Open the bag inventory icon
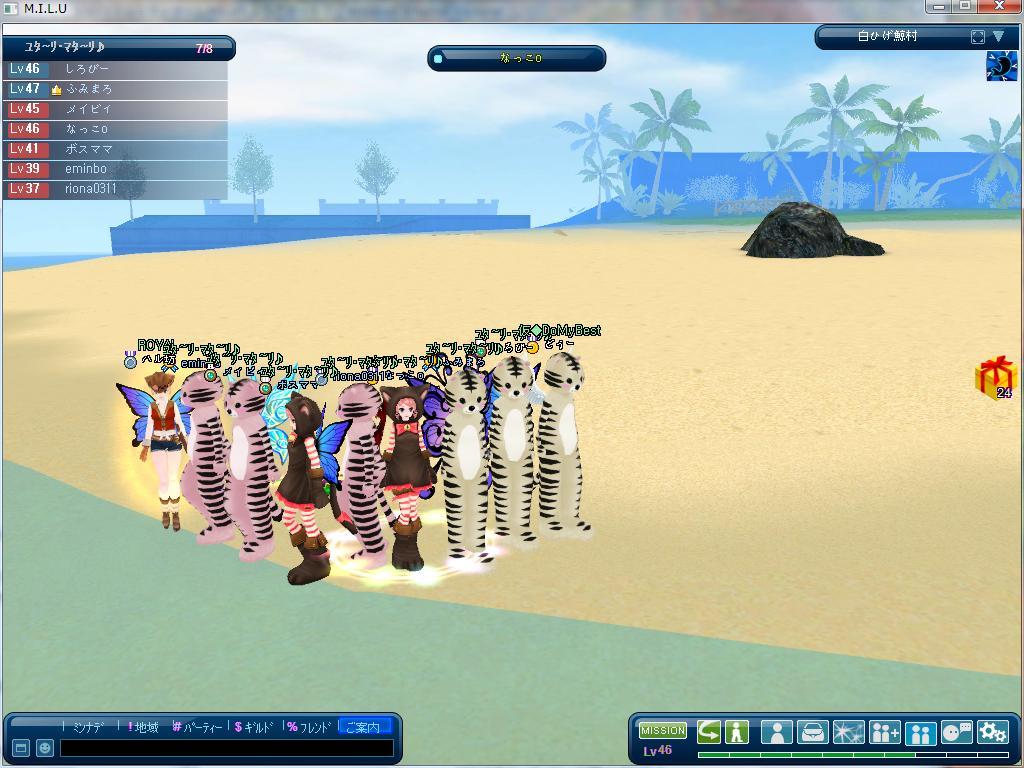The image size is (1024, 768). (x=812, y=732)
